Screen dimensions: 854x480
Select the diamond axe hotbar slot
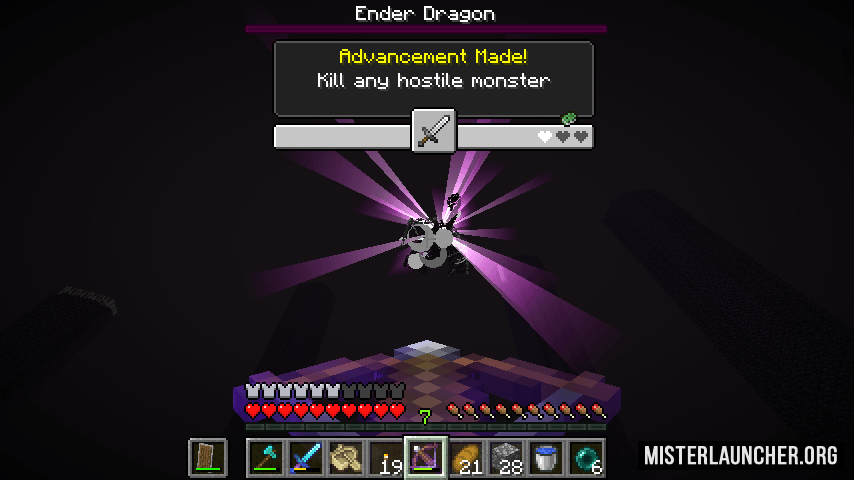tap(266, 457)
